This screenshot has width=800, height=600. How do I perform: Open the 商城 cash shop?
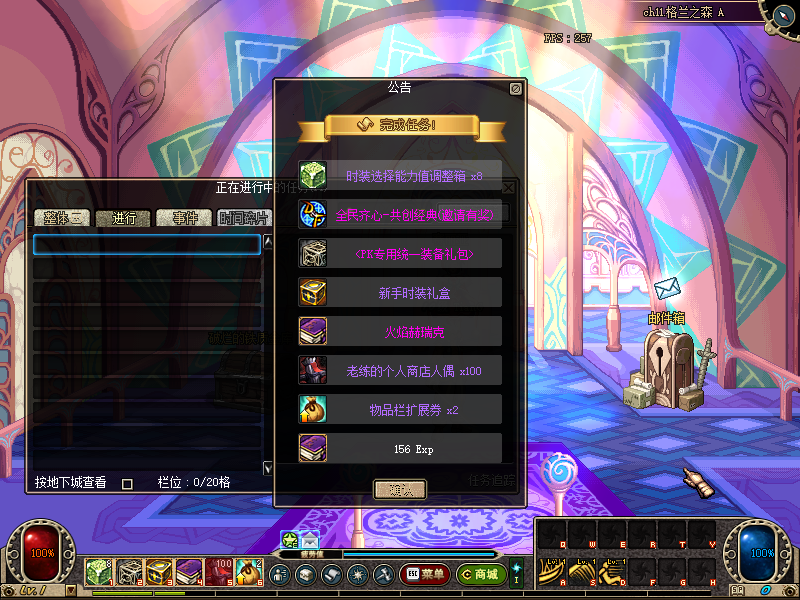[480, 574]
